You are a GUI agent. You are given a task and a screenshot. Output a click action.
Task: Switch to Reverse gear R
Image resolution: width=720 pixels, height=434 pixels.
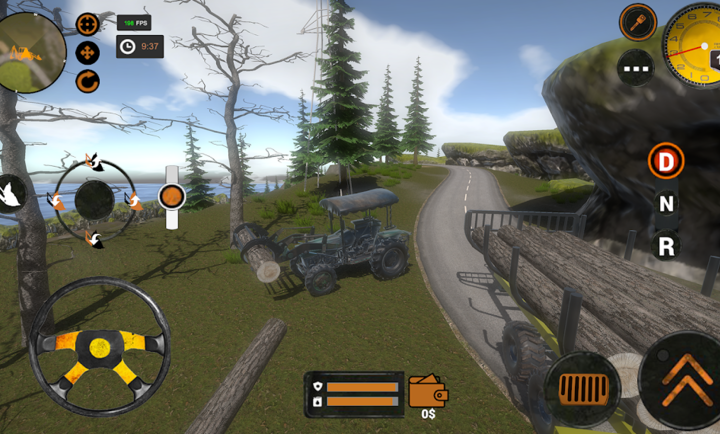coord(665,245)
